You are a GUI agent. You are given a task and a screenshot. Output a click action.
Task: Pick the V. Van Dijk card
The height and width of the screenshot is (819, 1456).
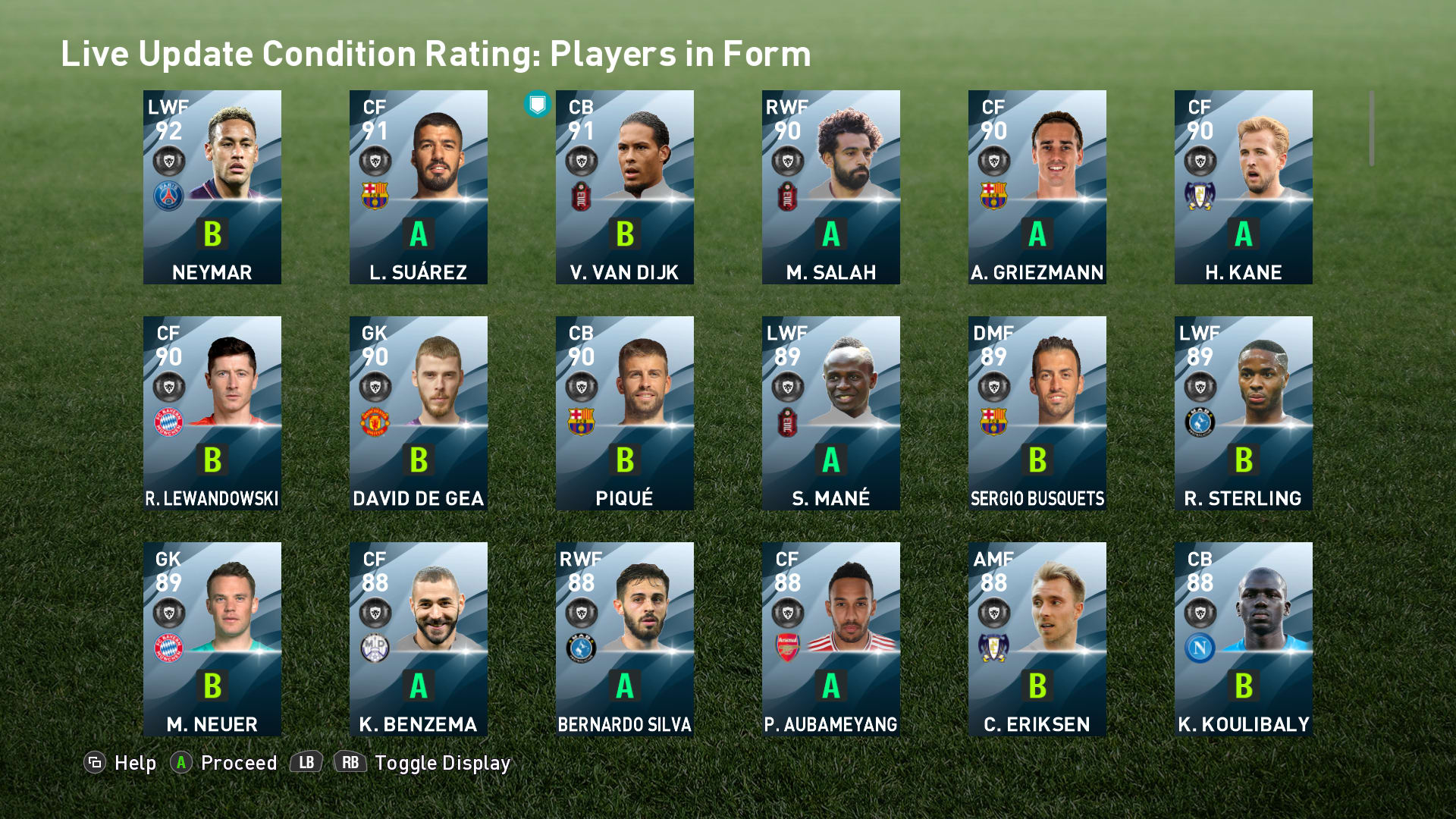click(x=625, y=187)
